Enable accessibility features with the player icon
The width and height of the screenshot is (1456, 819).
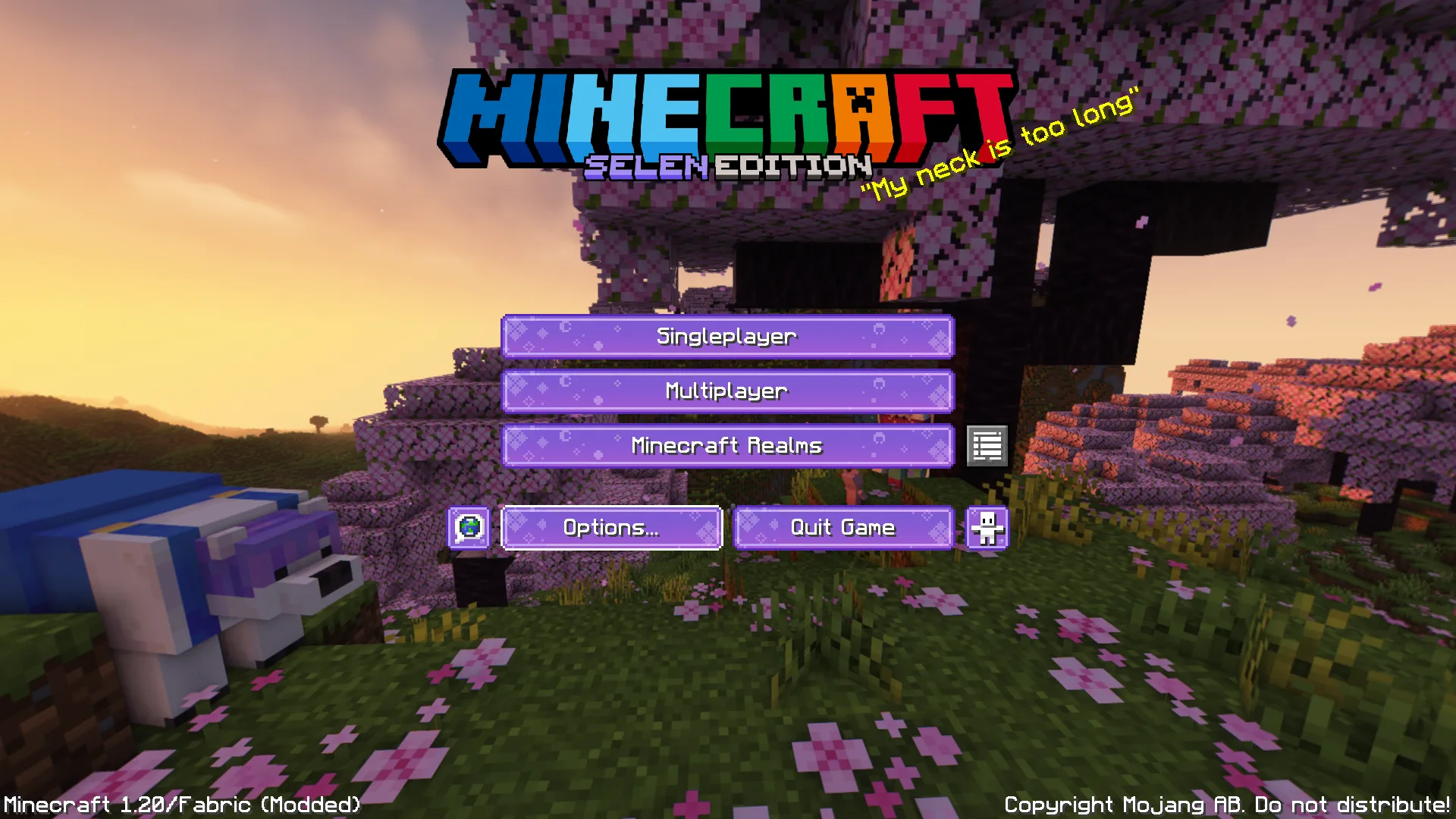(x=988, y=527)
